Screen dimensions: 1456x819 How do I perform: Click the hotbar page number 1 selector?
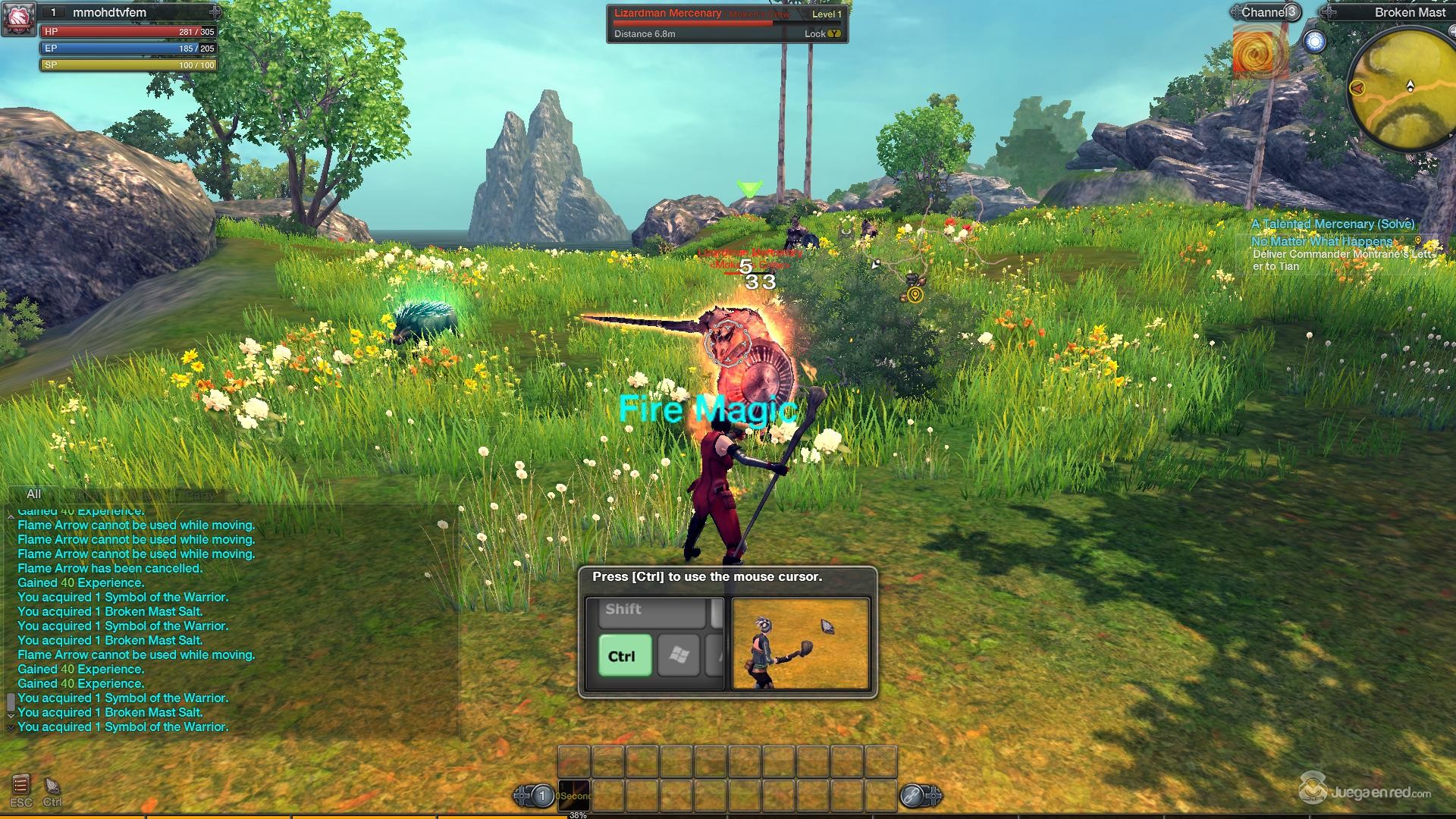click(542, 794)
